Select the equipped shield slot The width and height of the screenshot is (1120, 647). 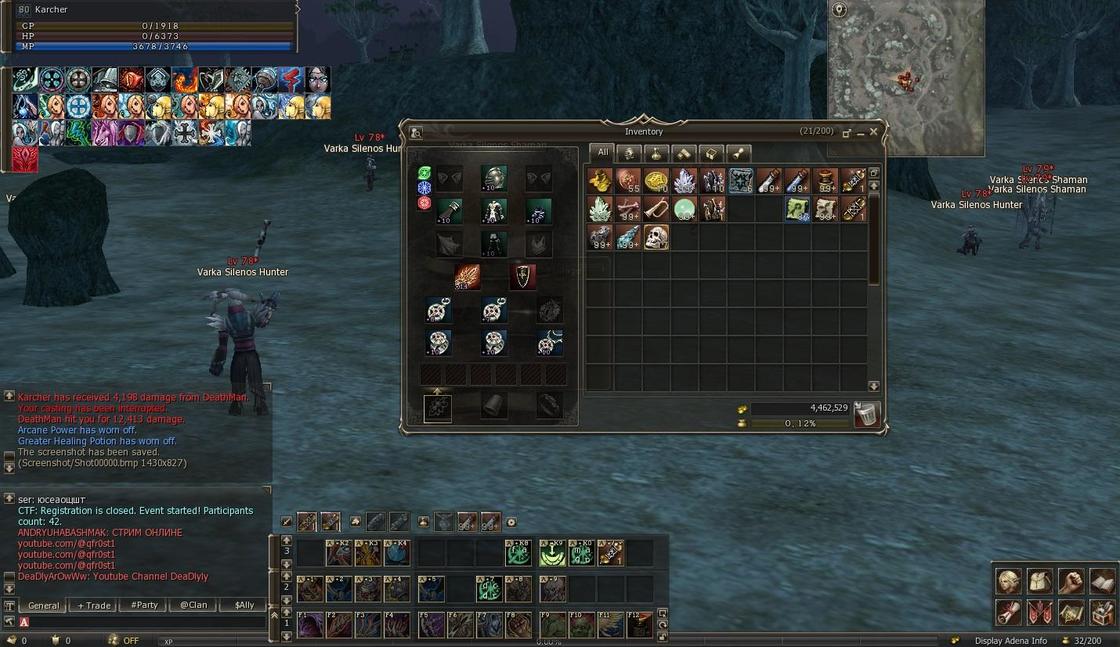pyautogui.click(x=523, y=276)
